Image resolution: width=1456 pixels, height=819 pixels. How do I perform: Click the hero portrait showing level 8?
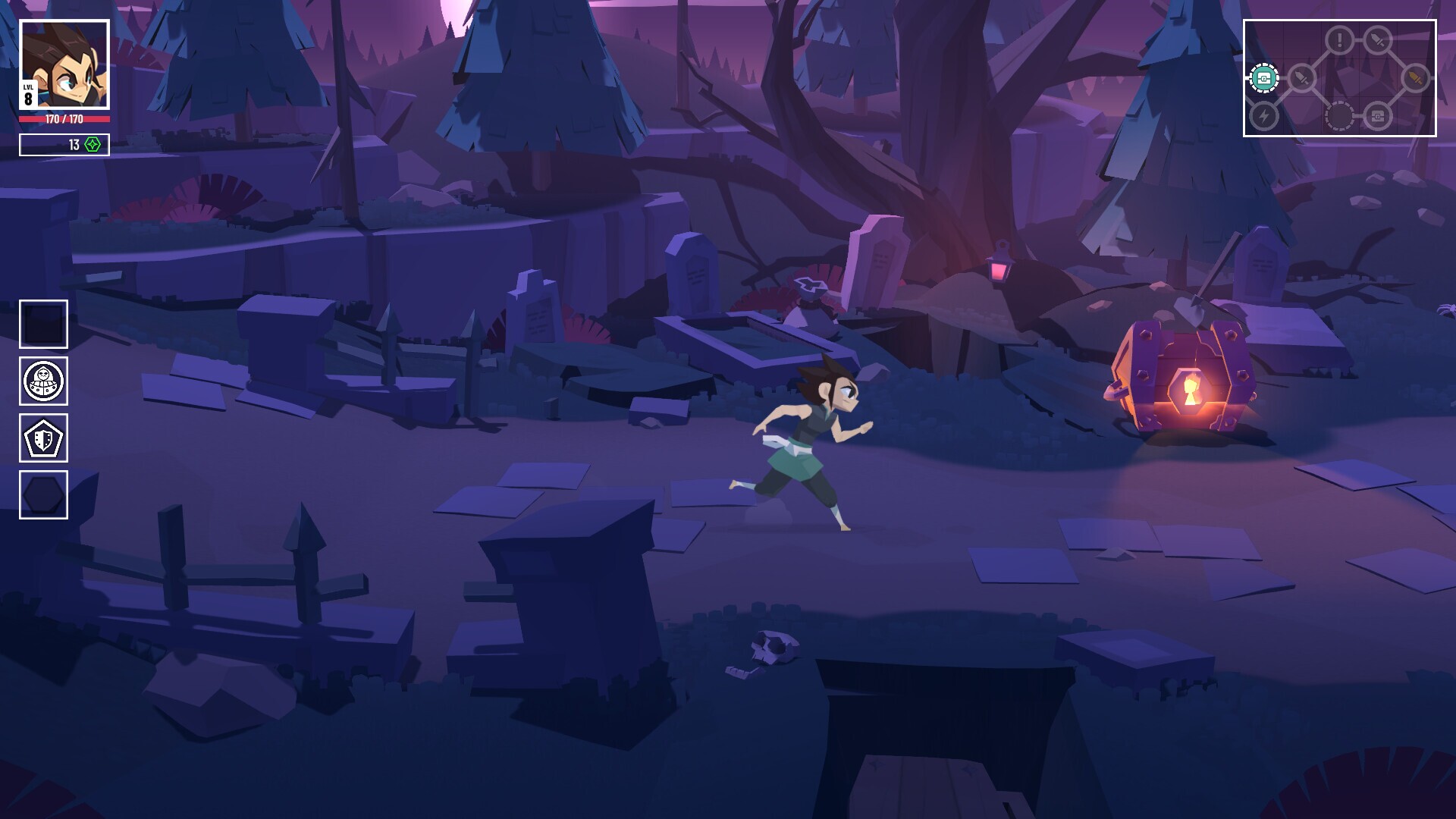63,63
